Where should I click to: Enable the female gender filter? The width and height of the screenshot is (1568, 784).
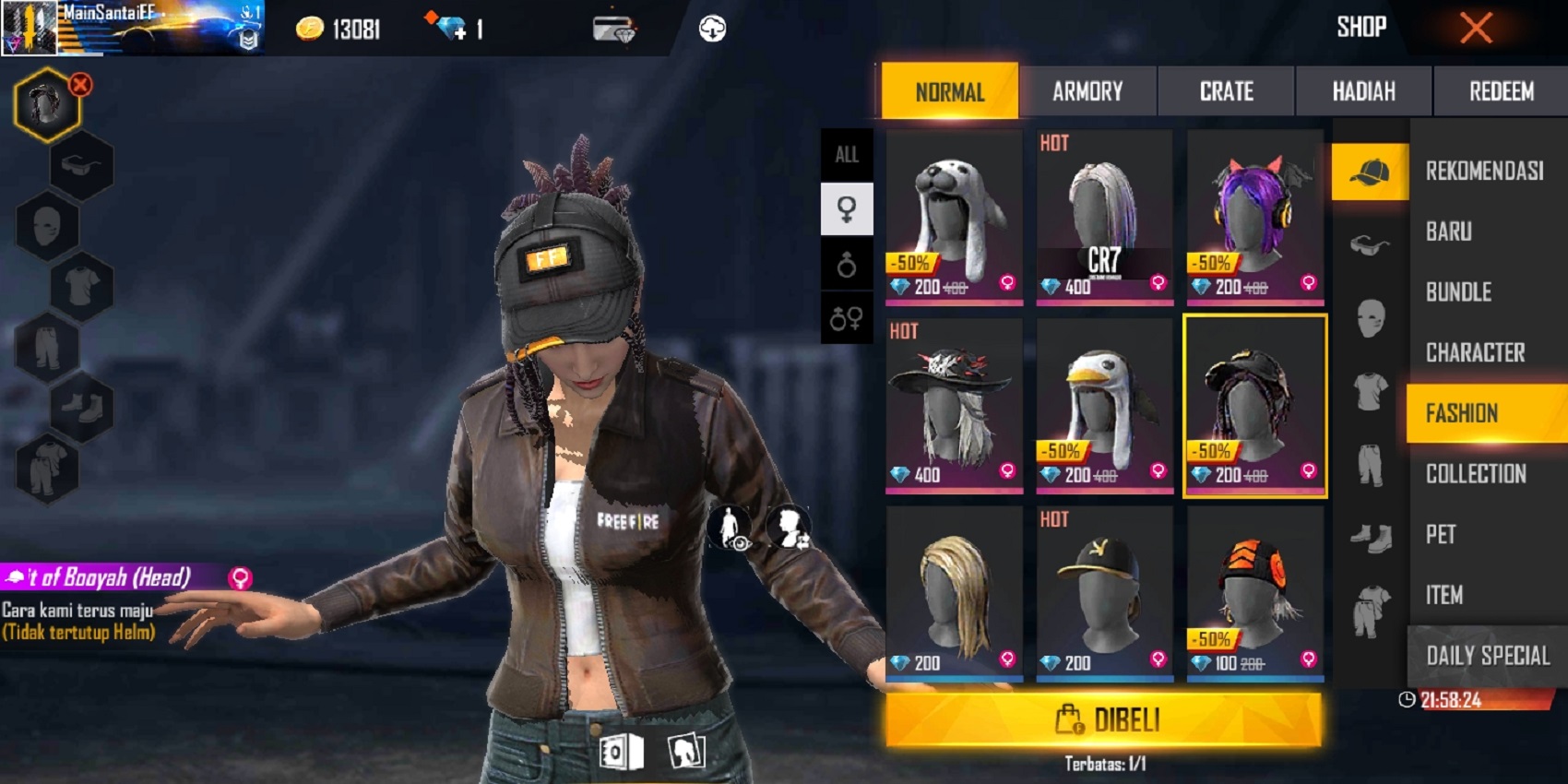[x=847, y=208]
